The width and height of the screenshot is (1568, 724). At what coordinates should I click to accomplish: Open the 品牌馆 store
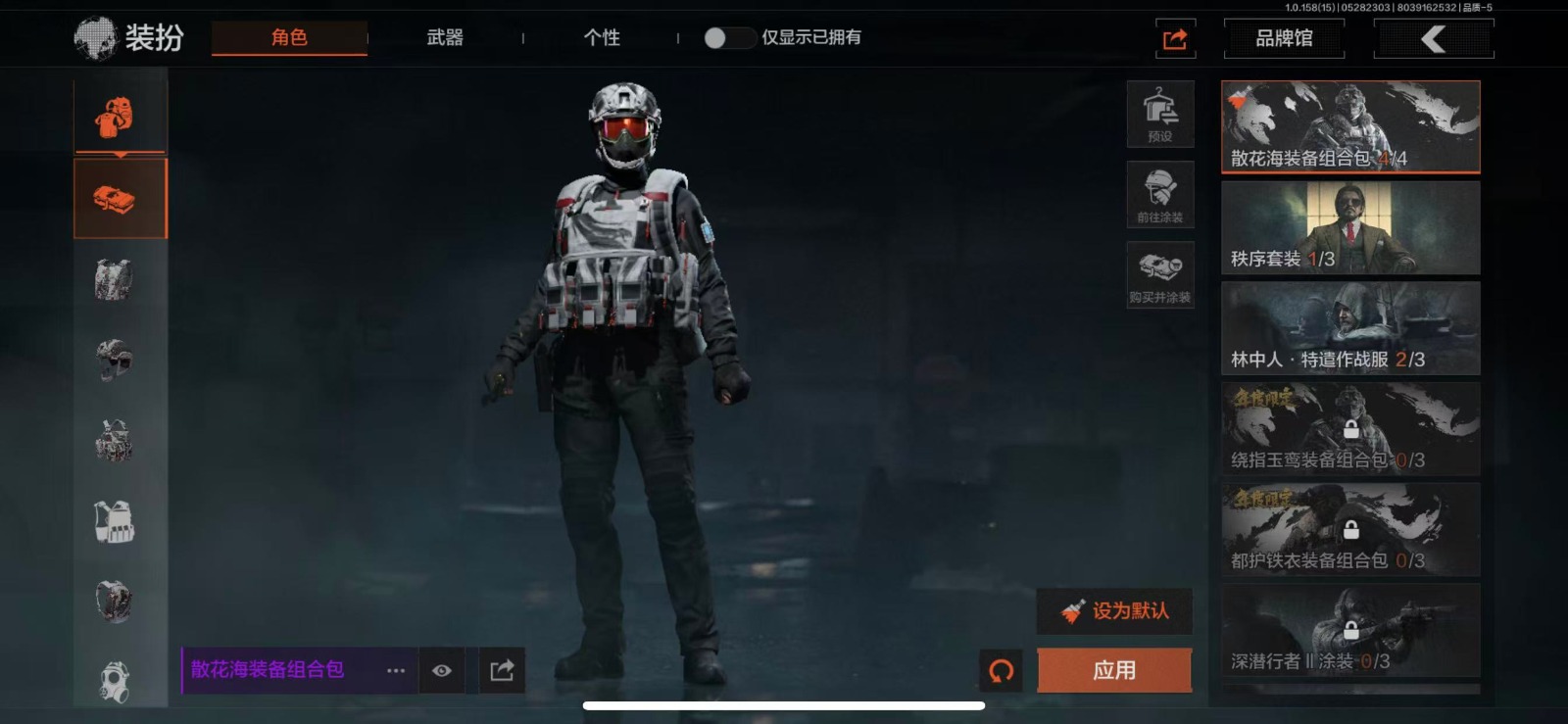click(x=1284, y=39)
